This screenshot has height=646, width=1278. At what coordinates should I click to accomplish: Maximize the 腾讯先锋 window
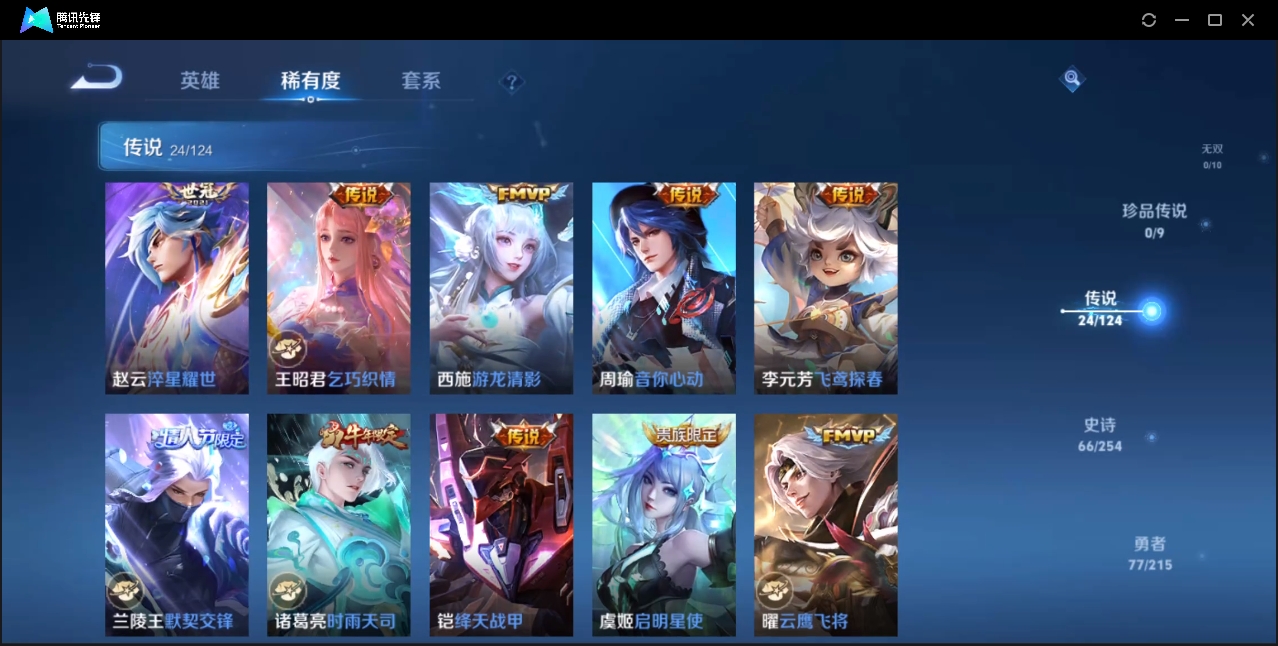pyautogui.click(x=1215, y=20)
